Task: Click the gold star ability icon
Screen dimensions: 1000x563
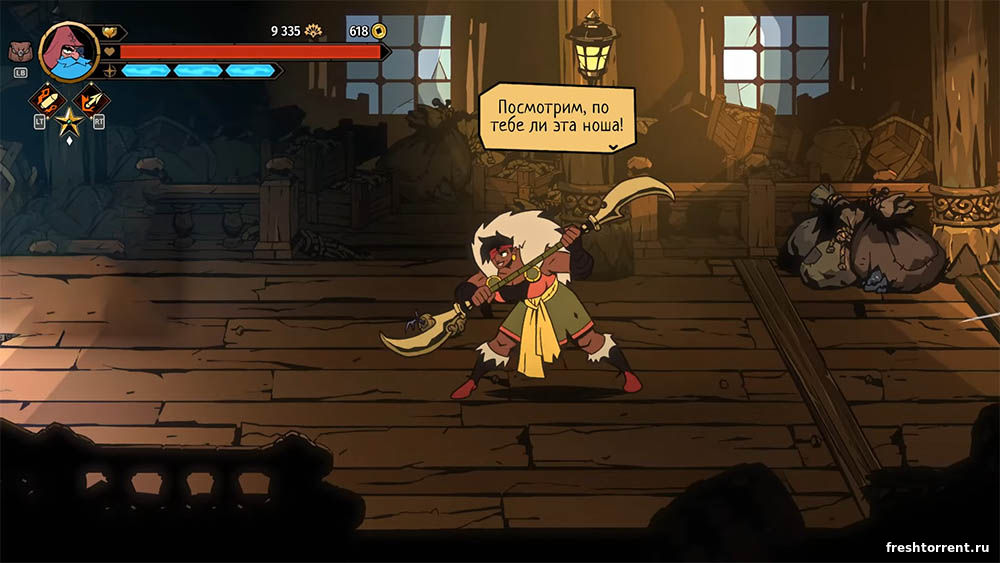Action: [69, 122]
